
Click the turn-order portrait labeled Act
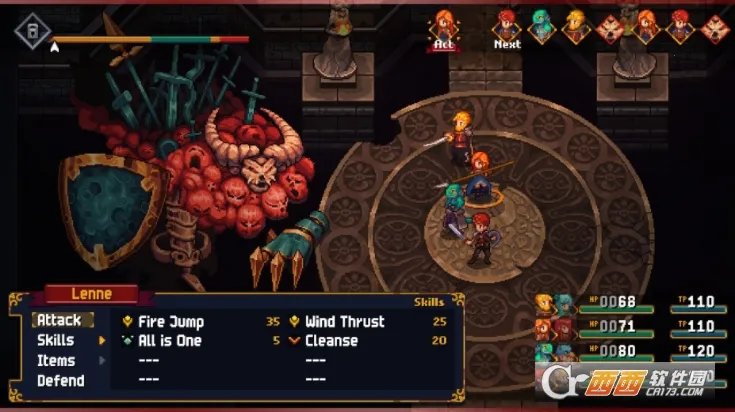[443, 25]
